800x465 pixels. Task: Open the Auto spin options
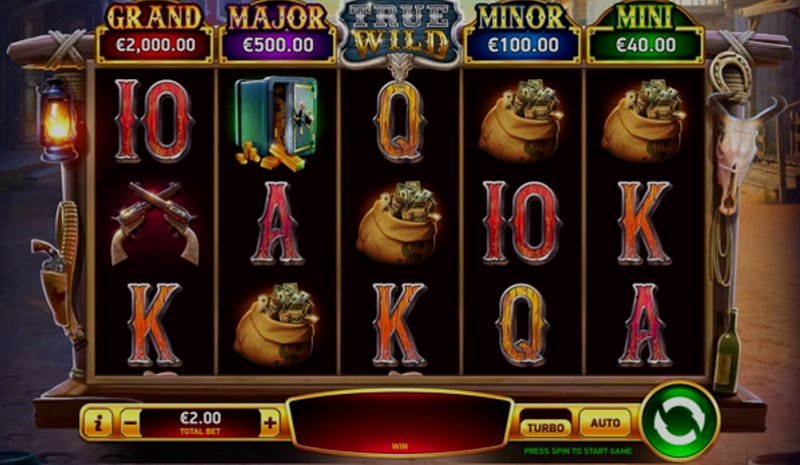605,423
